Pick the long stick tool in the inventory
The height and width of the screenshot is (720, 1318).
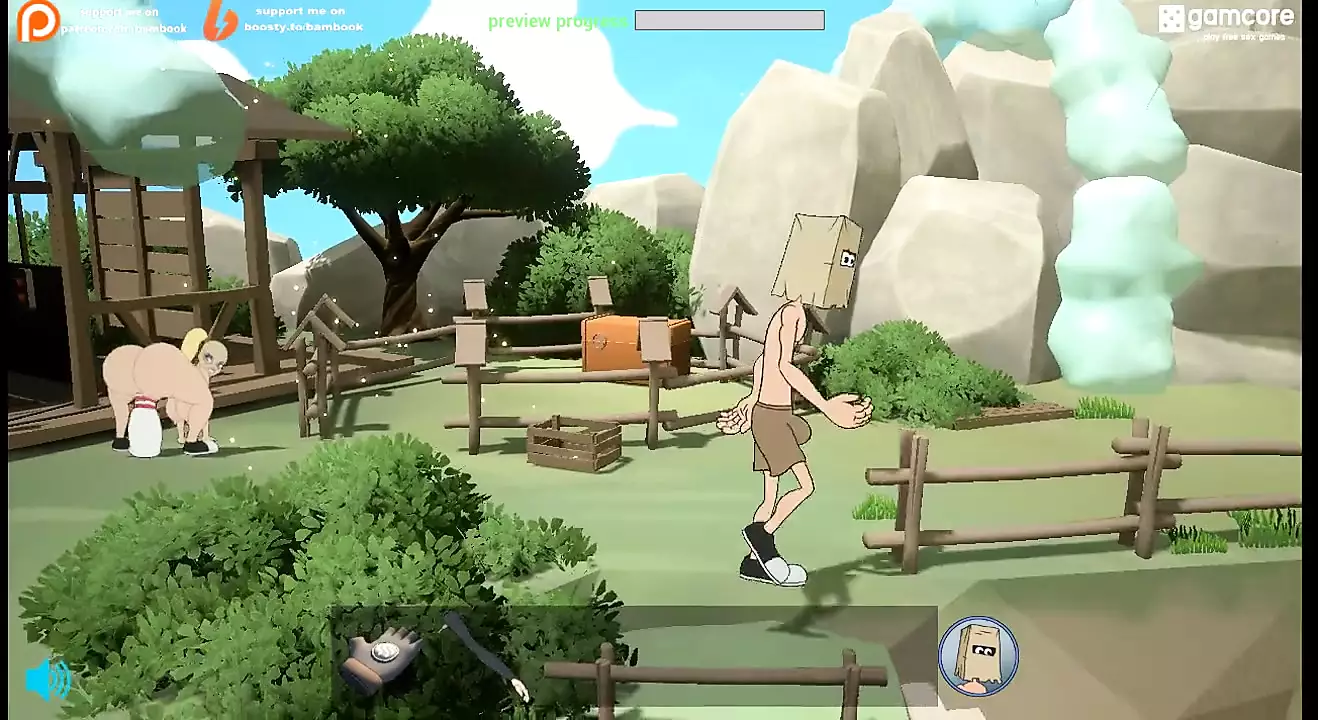click(x=485, y=655)
